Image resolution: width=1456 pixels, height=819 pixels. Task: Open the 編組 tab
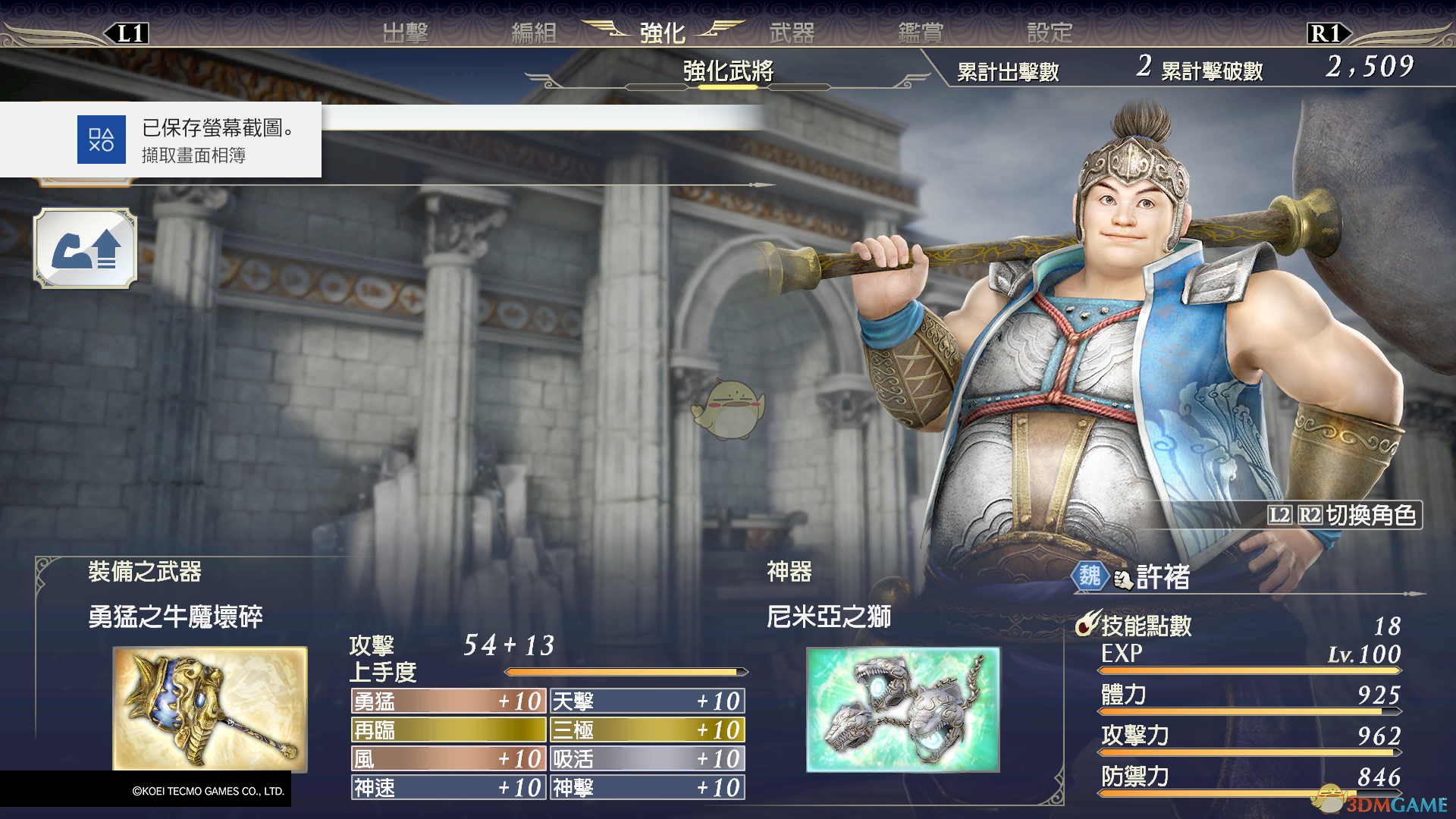pyautogui.click(x=534, y=33)
